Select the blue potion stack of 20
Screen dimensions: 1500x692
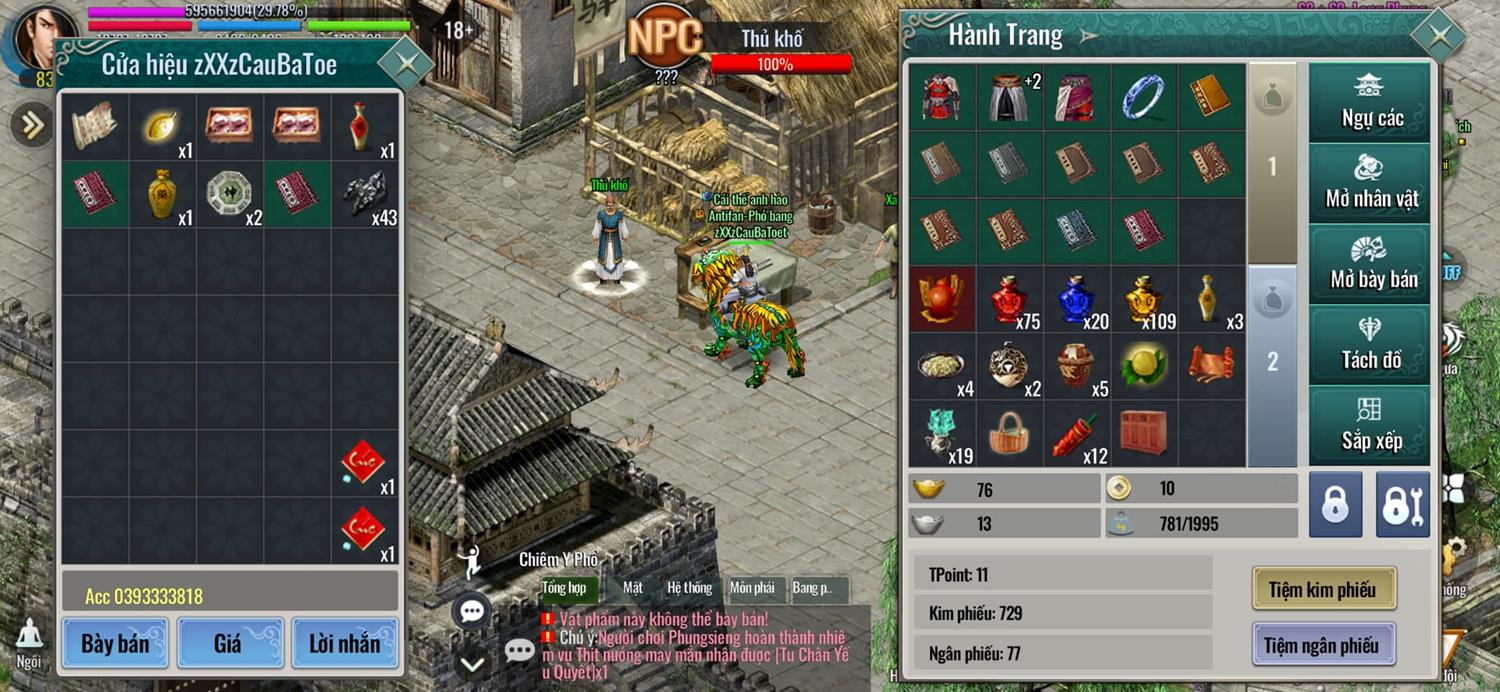(1078, 299)
